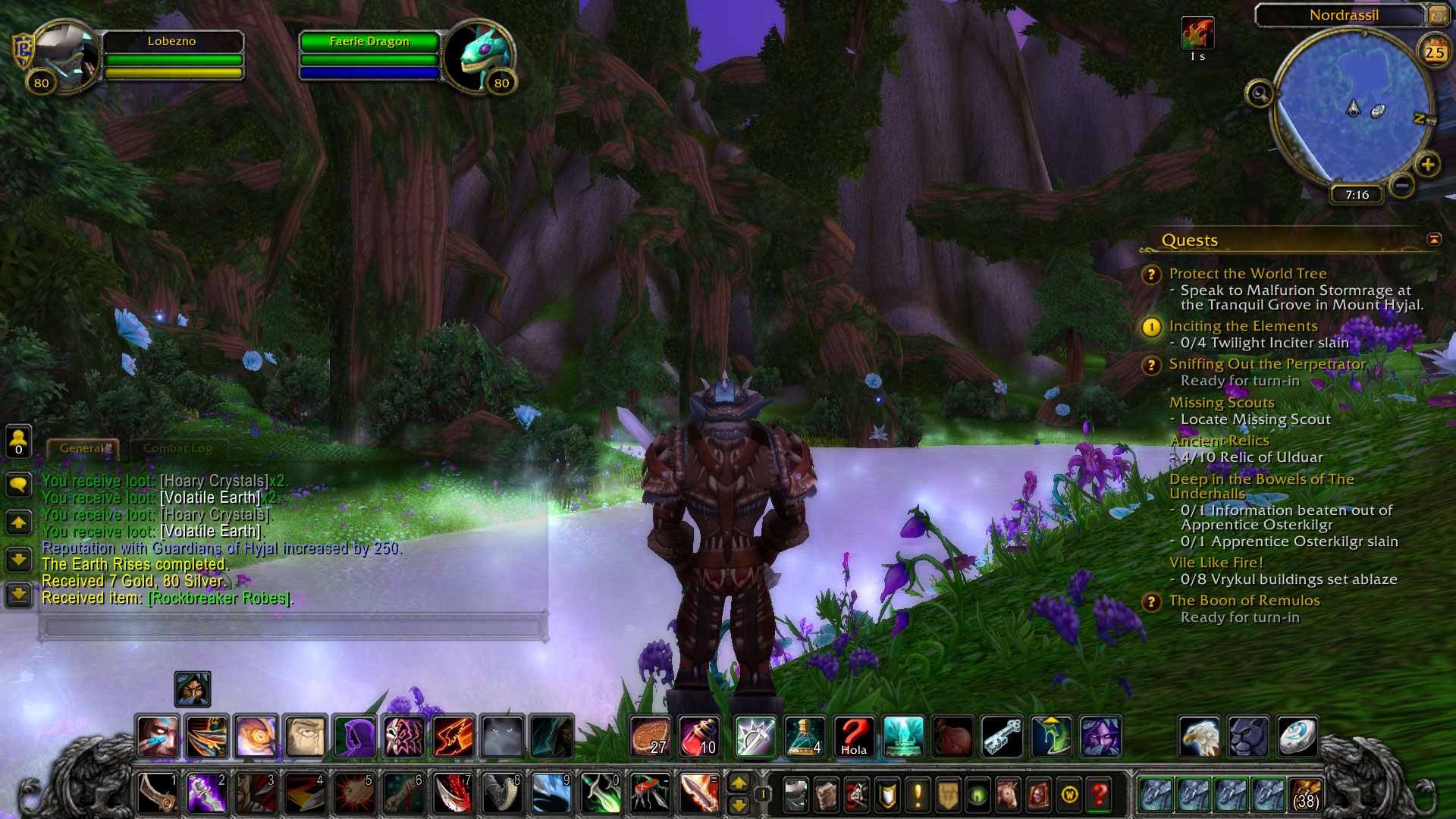Select The Boon of Remulos quest entry

point(1244,601)
